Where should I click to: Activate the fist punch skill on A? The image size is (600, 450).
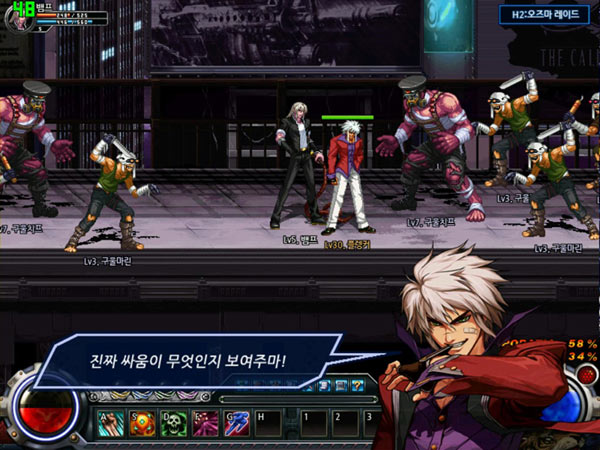tap(111, 422)
